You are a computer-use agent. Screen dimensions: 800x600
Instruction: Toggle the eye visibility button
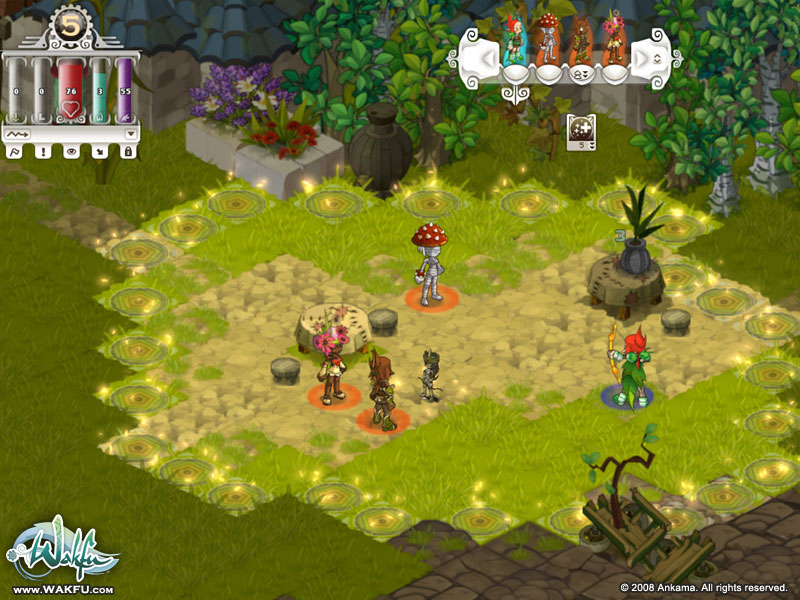71,151
